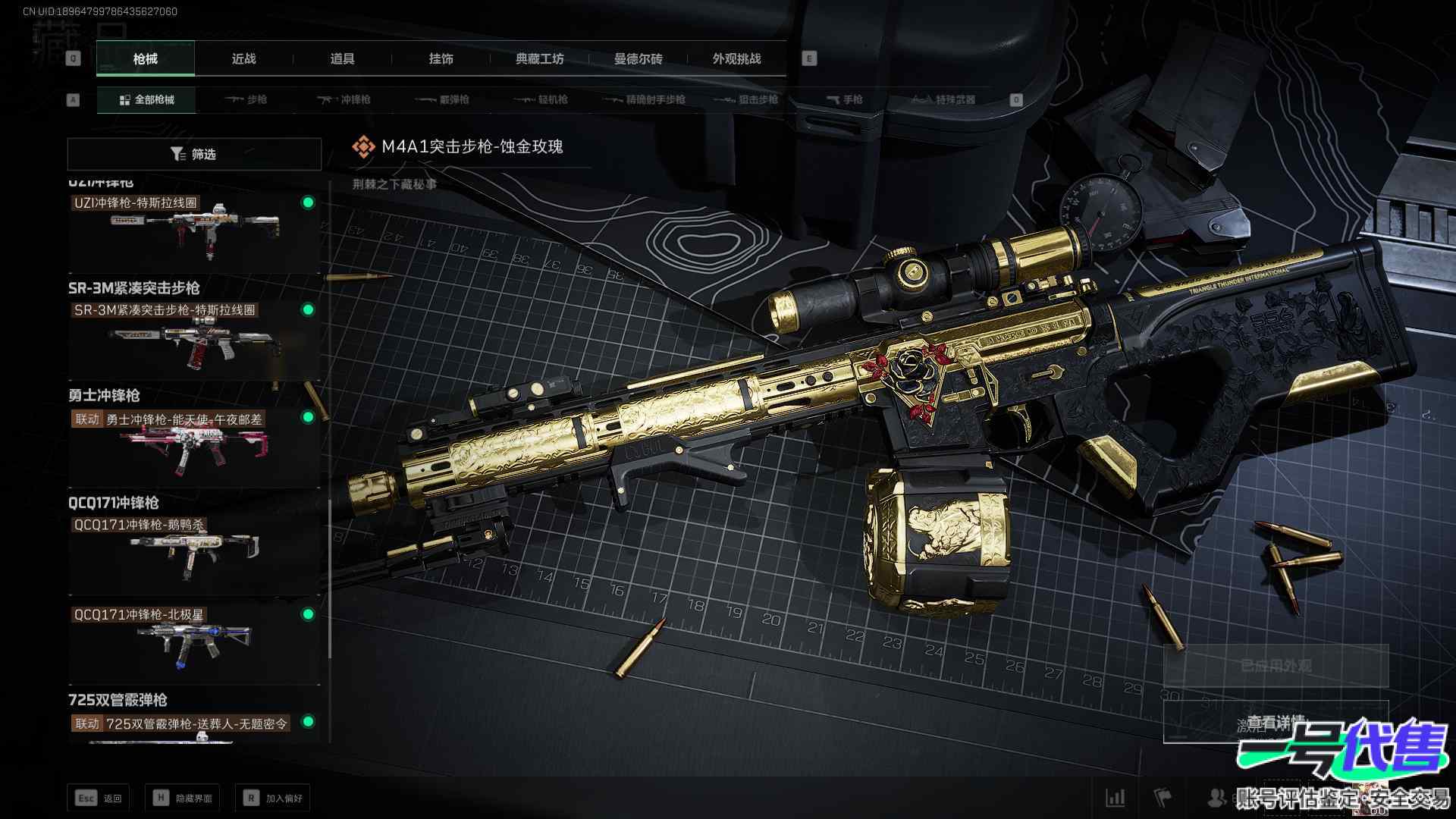Open the bar chart statistics icon
The image size is (1456, 819).
pyautogui.click(x=1116, y=797)
